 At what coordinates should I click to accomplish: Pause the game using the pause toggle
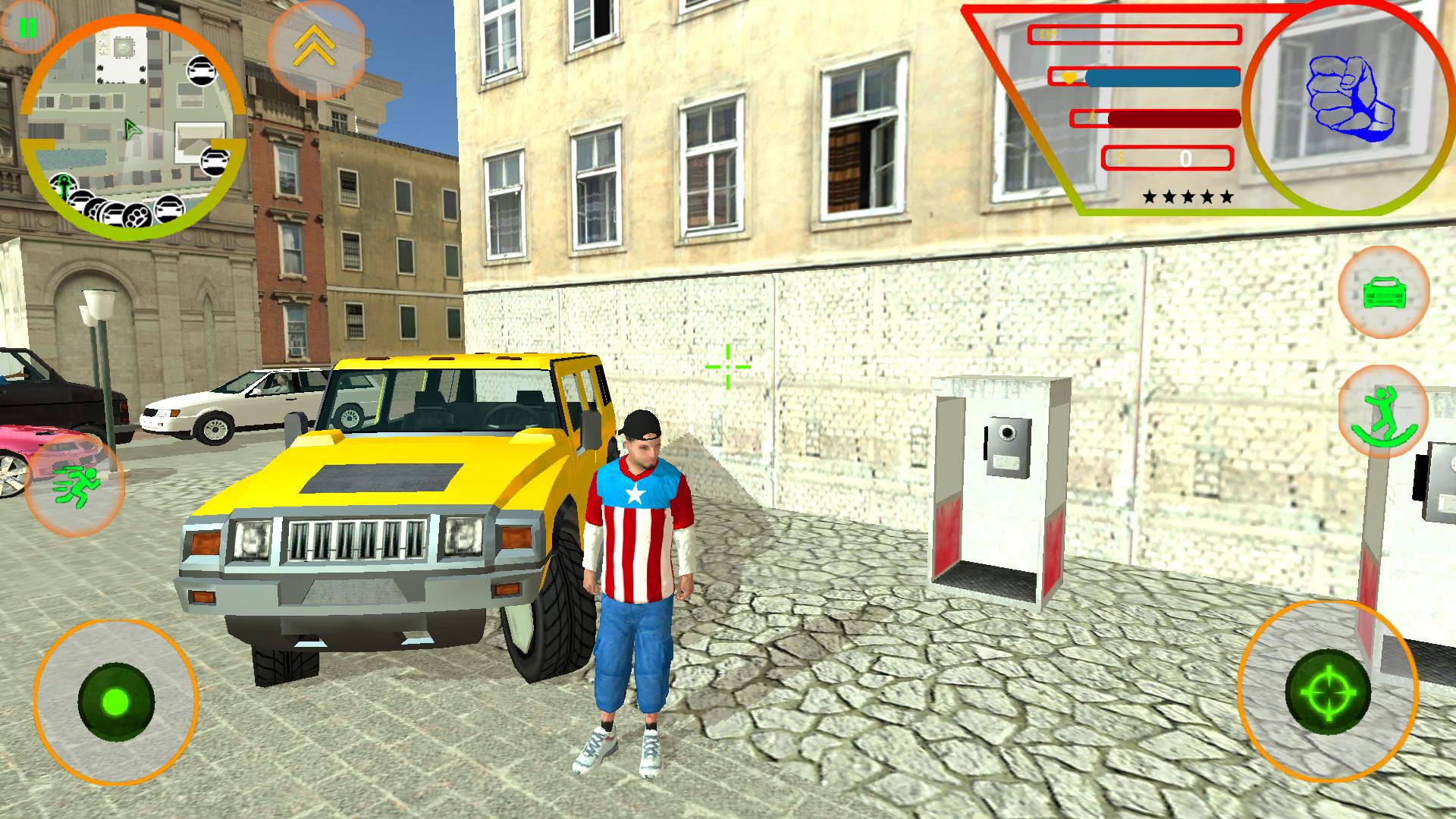(x=28, y=29)
